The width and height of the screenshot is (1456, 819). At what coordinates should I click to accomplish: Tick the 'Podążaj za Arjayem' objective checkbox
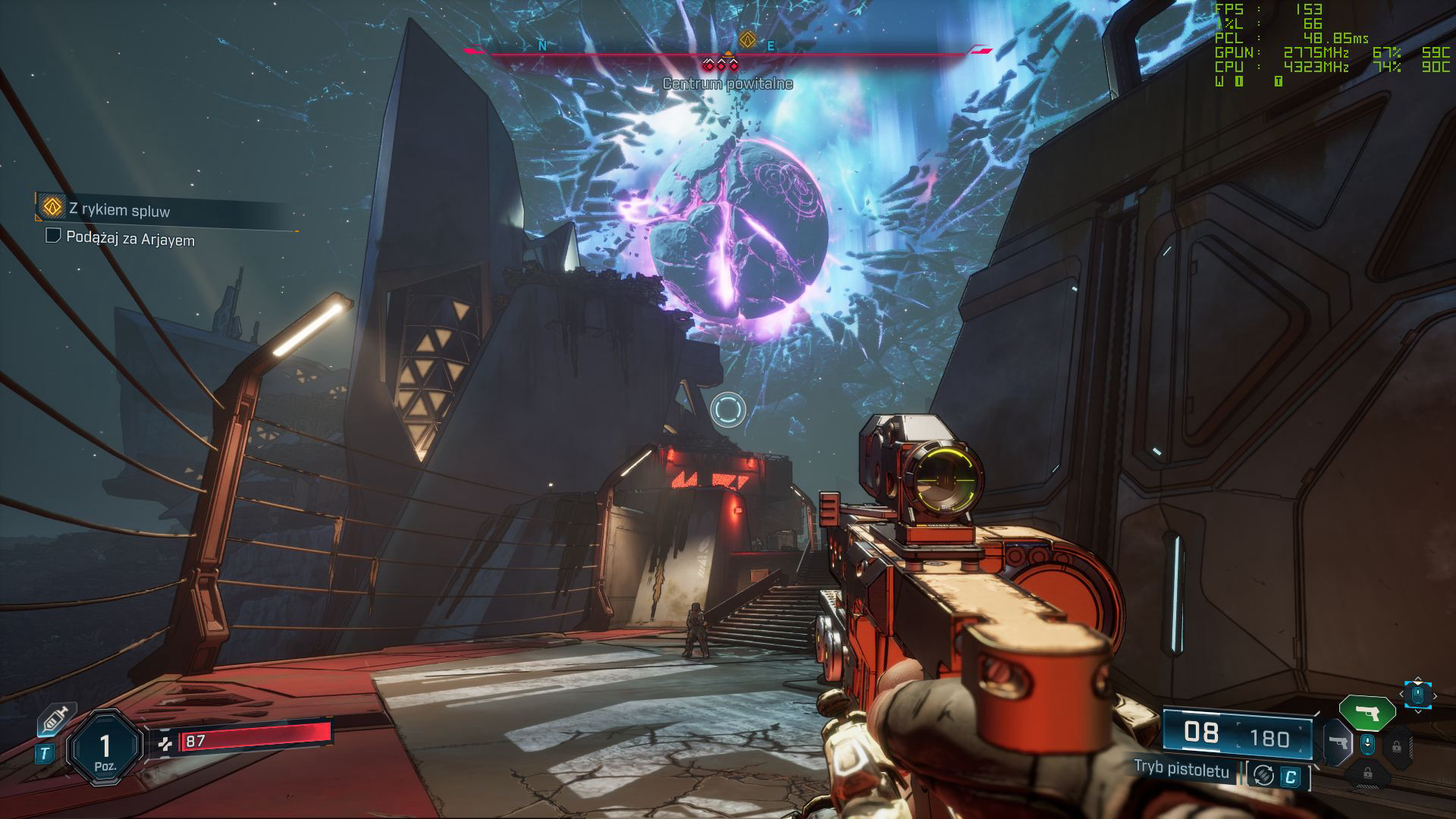[x=53, y=236]
